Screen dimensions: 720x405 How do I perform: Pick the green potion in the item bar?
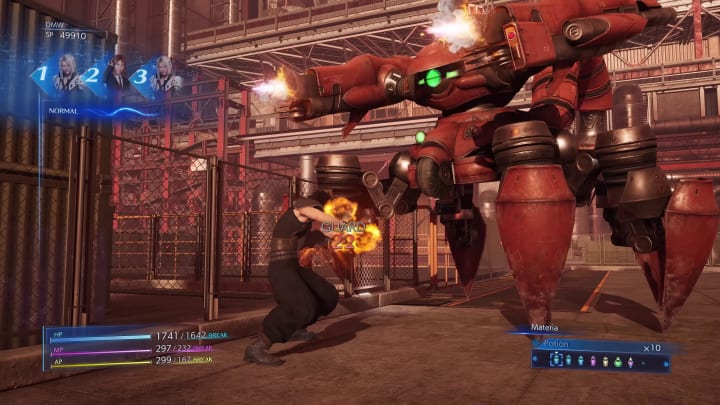617,361
